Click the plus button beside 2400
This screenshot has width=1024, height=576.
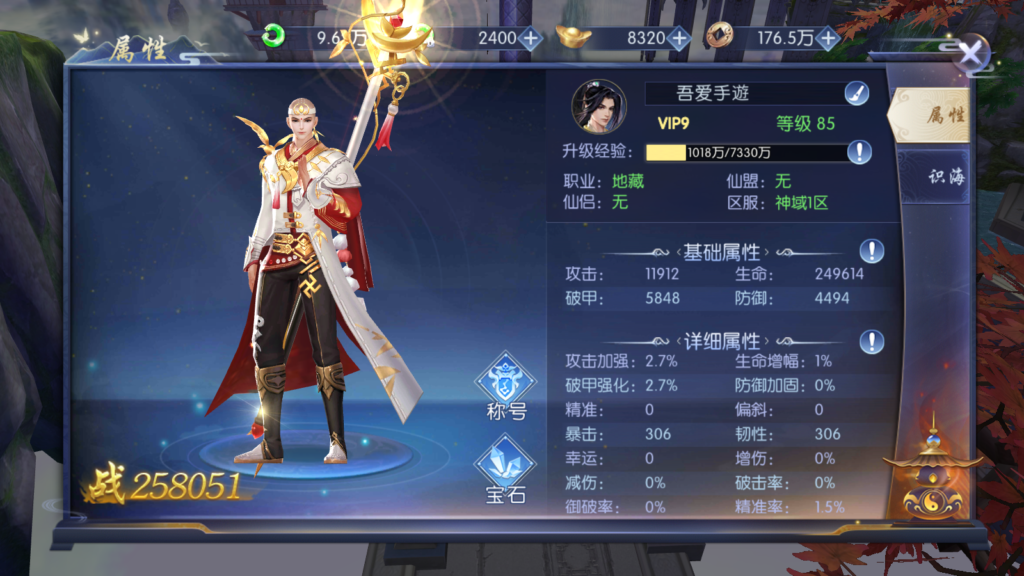531,38
